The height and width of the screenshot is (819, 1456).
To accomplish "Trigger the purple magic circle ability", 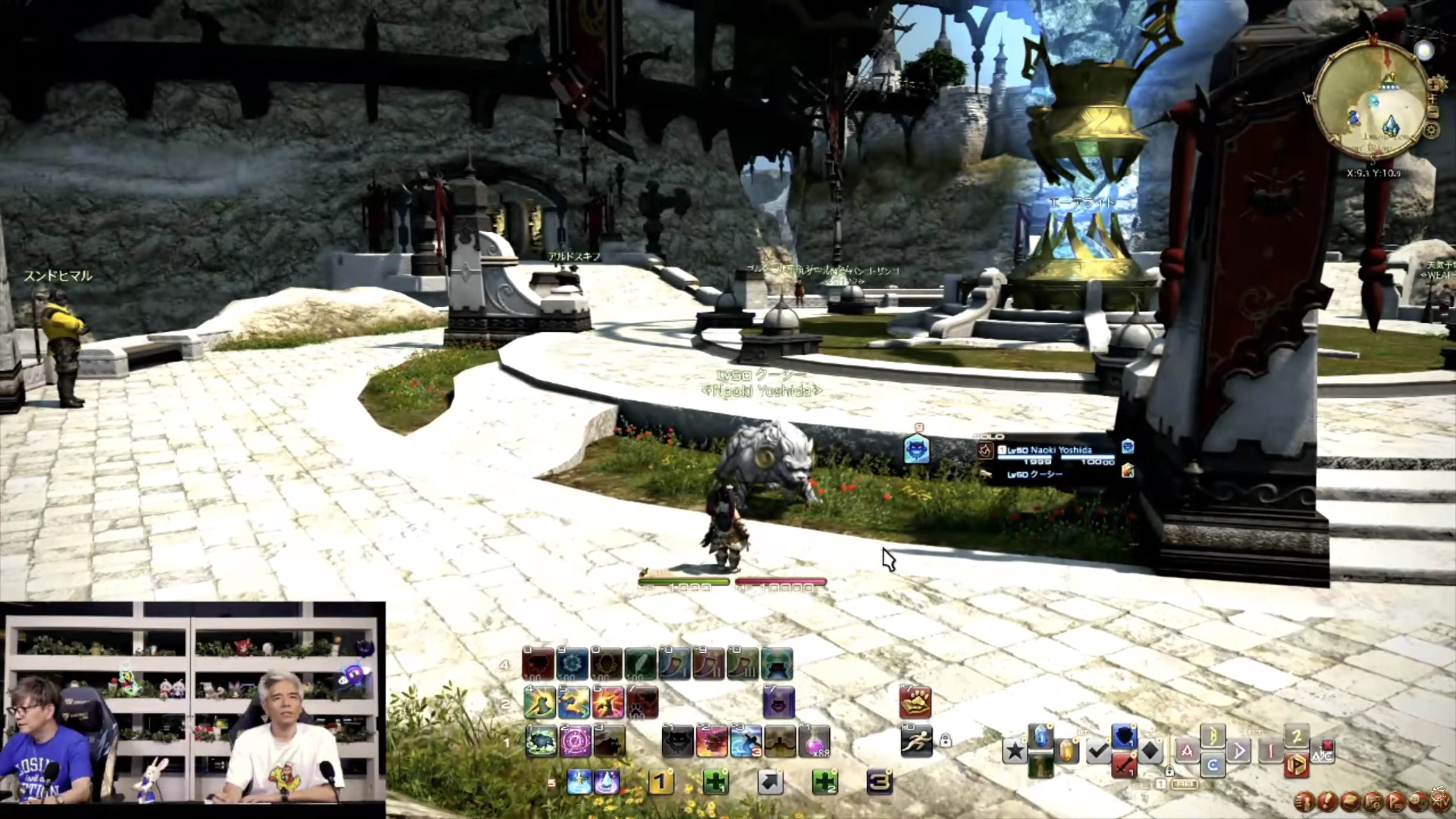I will pyautogui.click(x=575, y=741).
